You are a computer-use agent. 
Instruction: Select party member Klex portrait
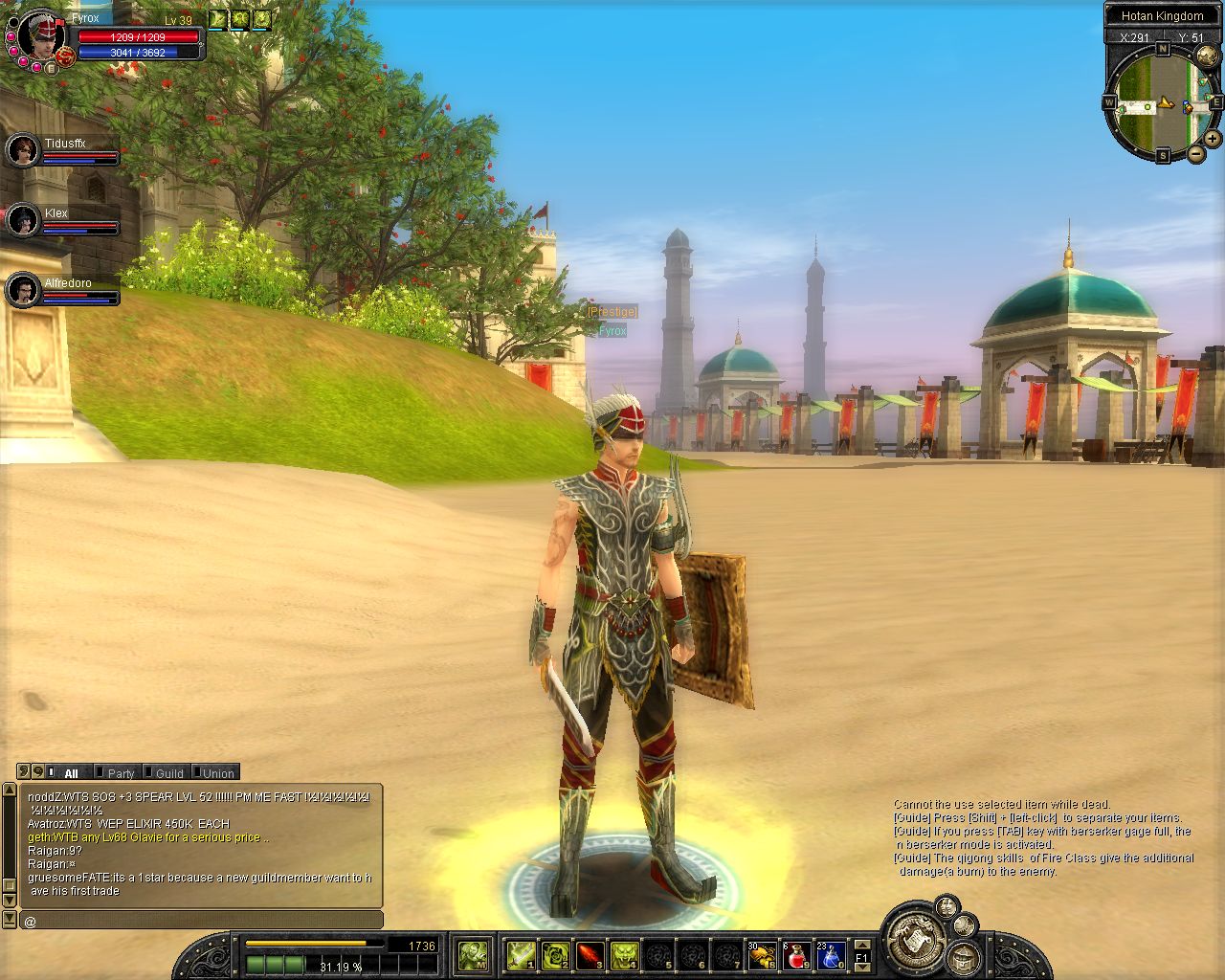(x=22, y=219)
